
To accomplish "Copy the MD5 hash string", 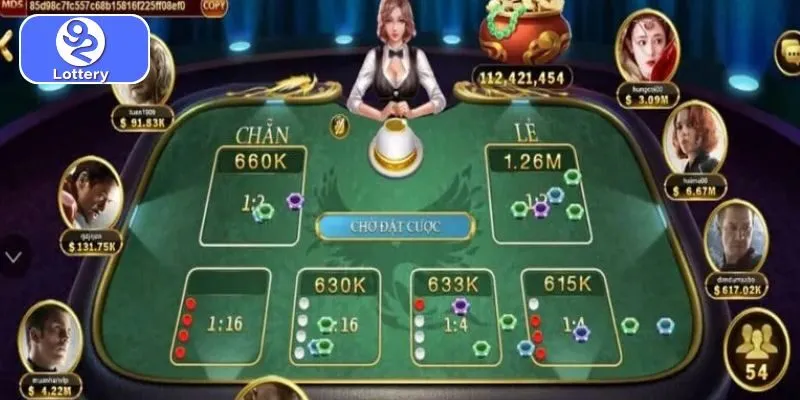I will coord(213,5).
